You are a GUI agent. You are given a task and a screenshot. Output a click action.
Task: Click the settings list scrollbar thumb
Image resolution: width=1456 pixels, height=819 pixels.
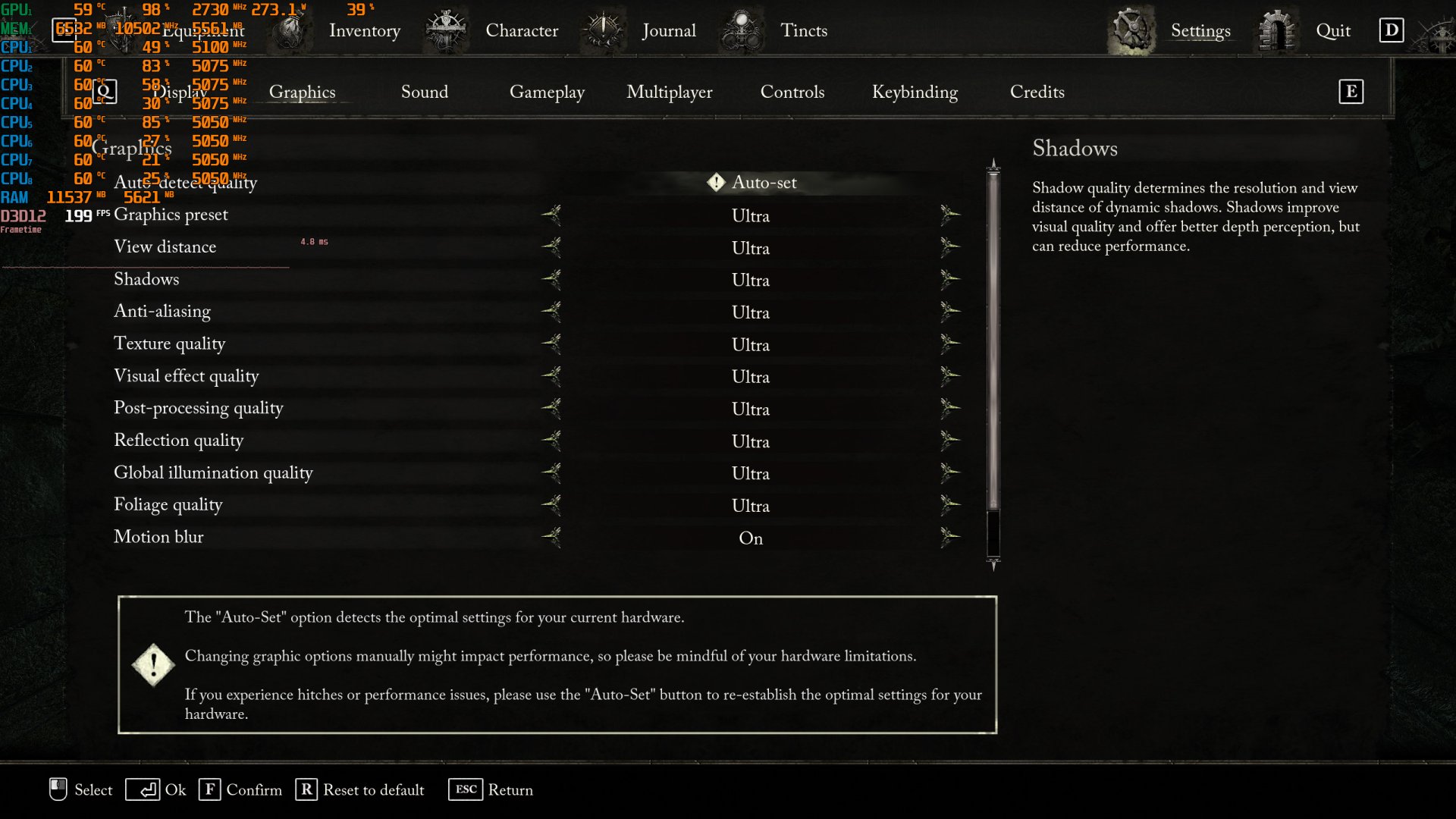[993, 341]
